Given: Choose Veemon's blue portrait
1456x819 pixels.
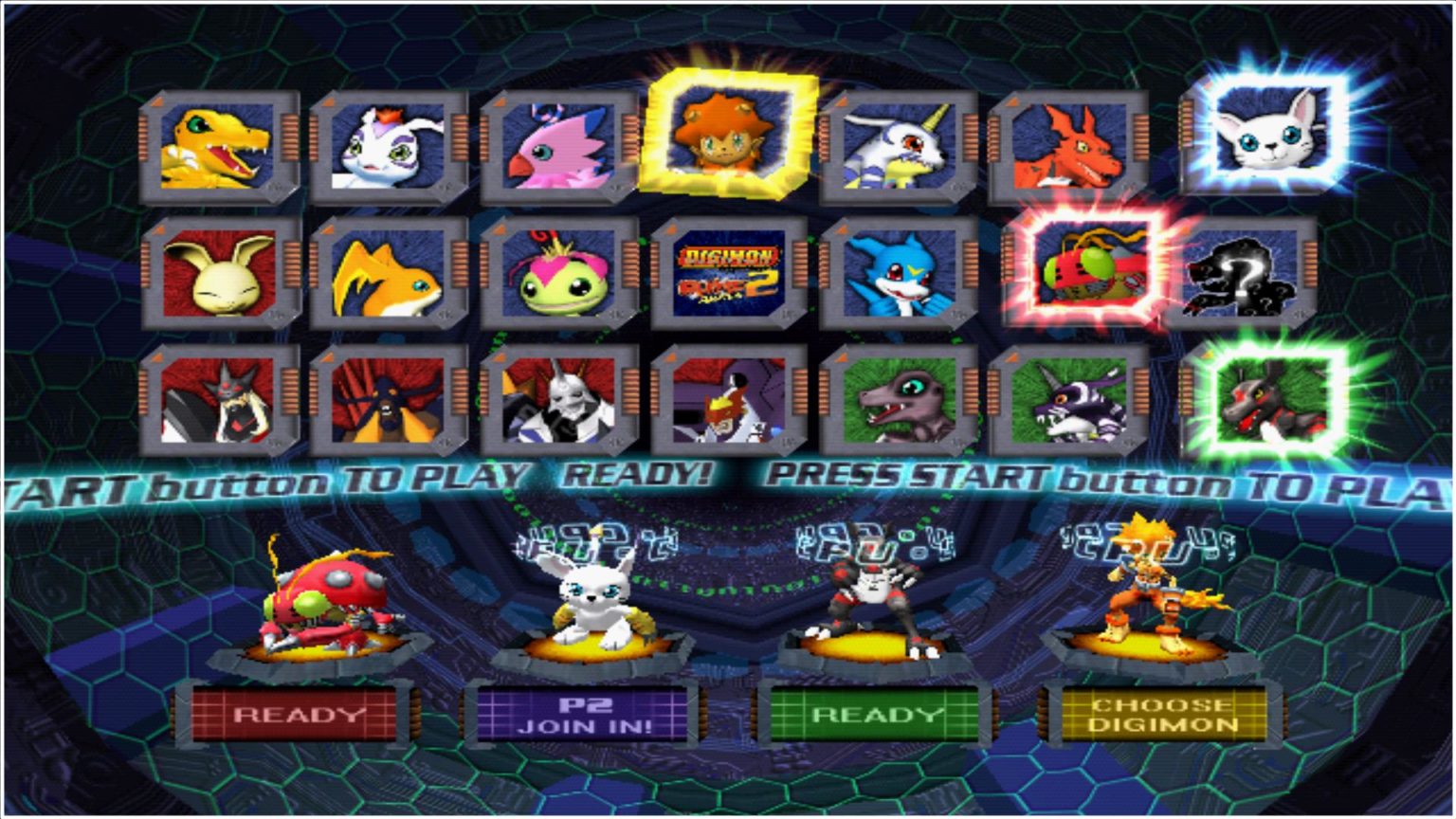Looking at the screenshot, I should (x=900, y=277).
